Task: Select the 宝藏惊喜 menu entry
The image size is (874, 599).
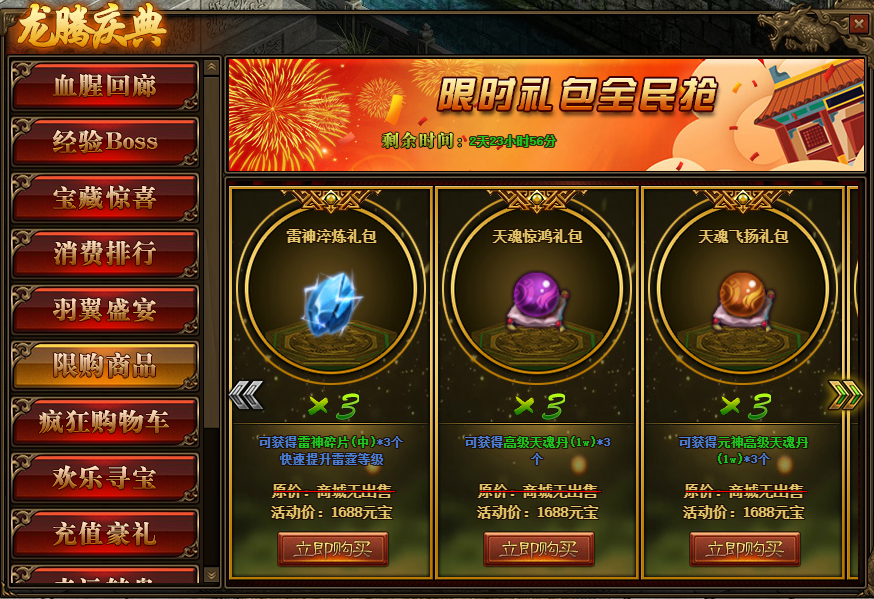Action: coord(104,198)
